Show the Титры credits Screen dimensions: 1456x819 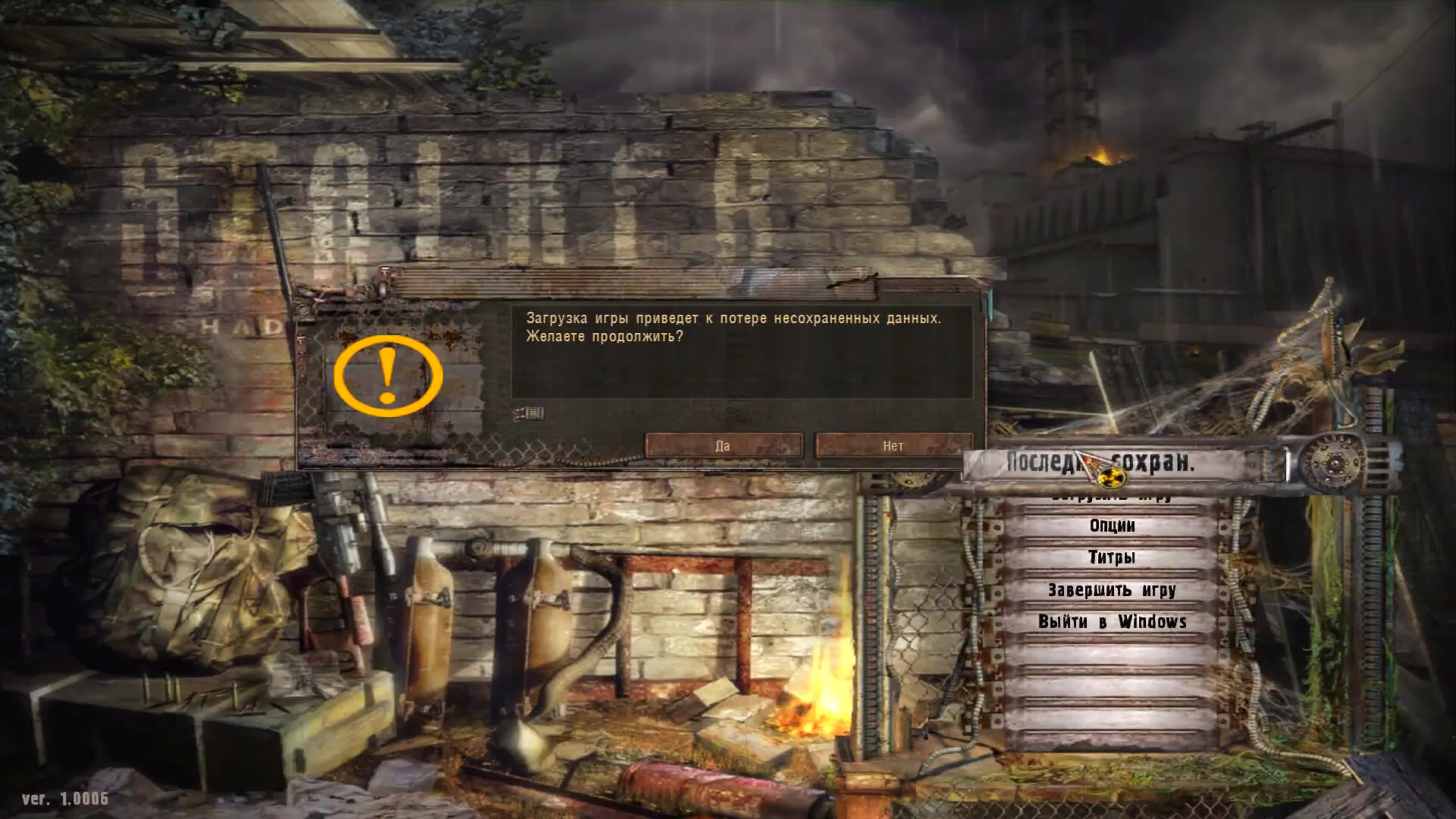click(1112, 558)
